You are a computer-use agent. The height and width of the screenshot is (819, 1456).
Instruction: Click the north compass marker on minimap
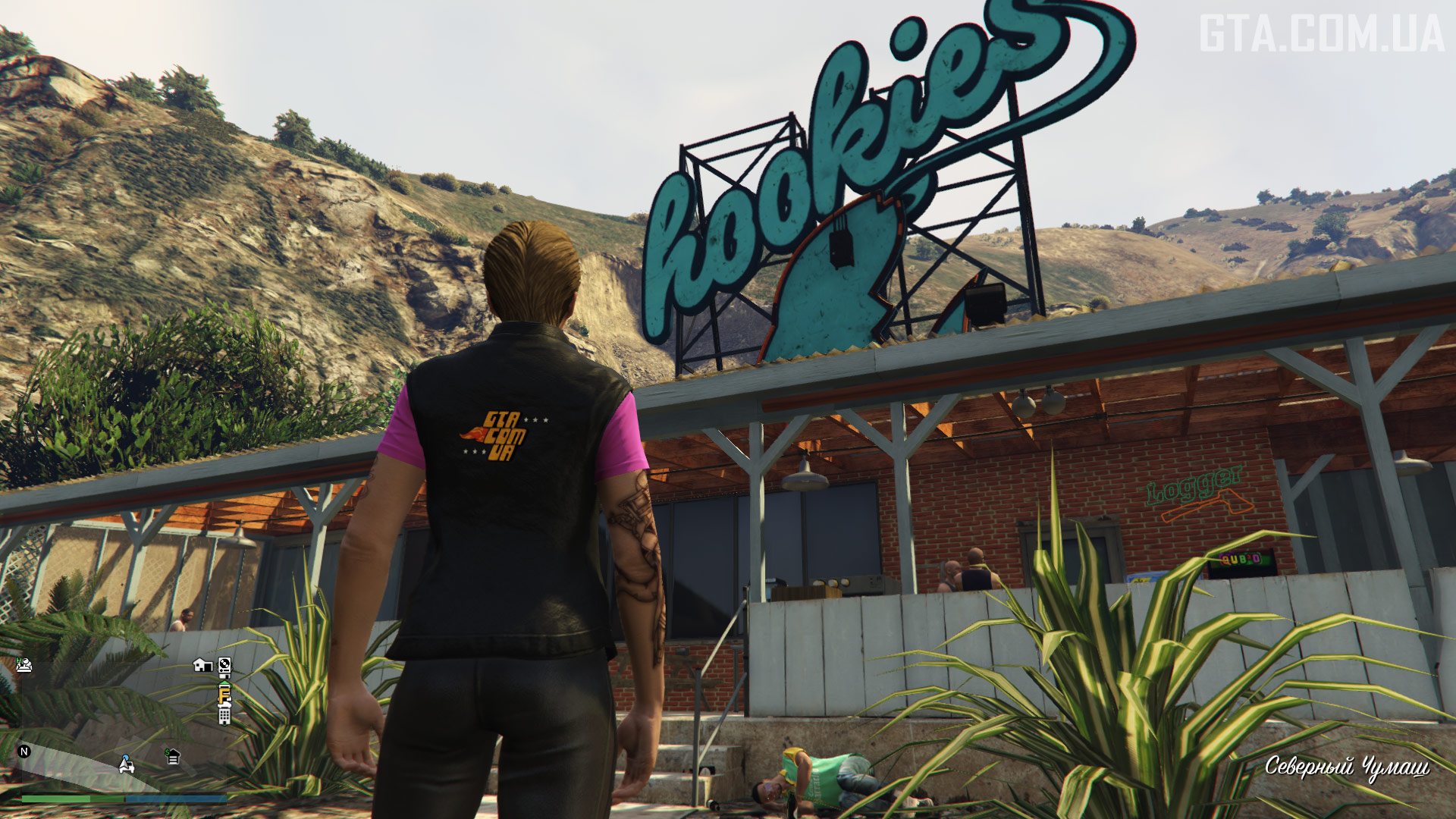pyautogui.click(x=24, y=752)
